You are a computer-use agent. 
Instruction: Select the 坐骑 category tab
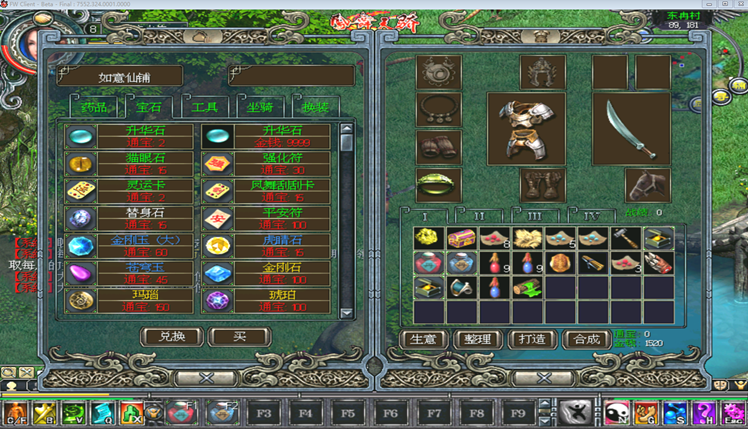click(x=261, y=107)
